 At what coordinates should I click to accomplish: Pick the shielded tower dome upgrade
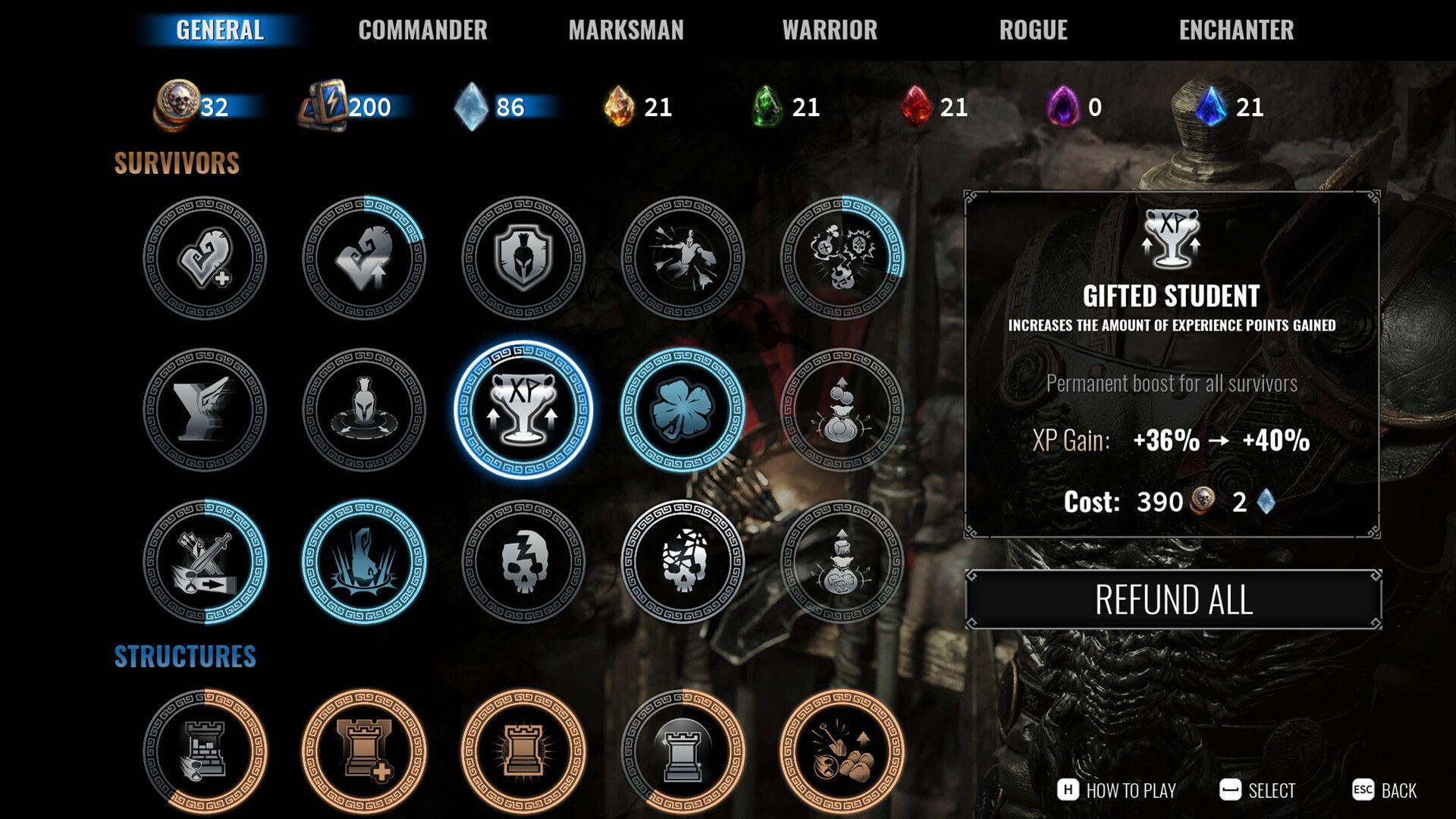682,751
